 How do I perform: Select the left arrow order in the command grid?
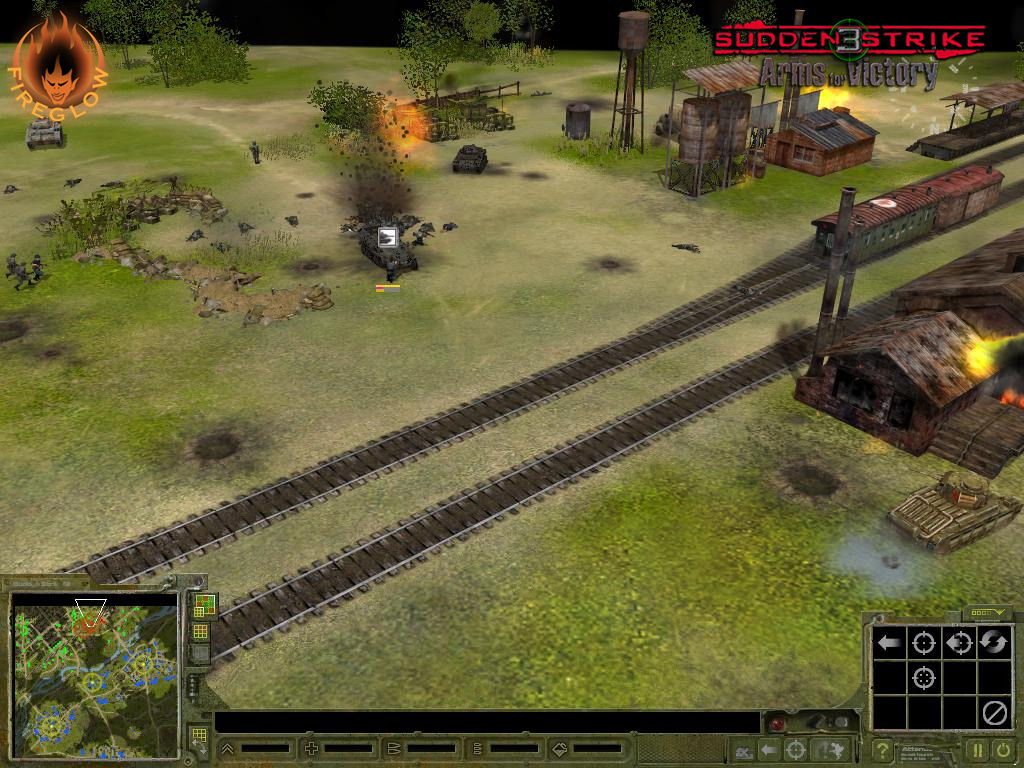tap(887, 643)
